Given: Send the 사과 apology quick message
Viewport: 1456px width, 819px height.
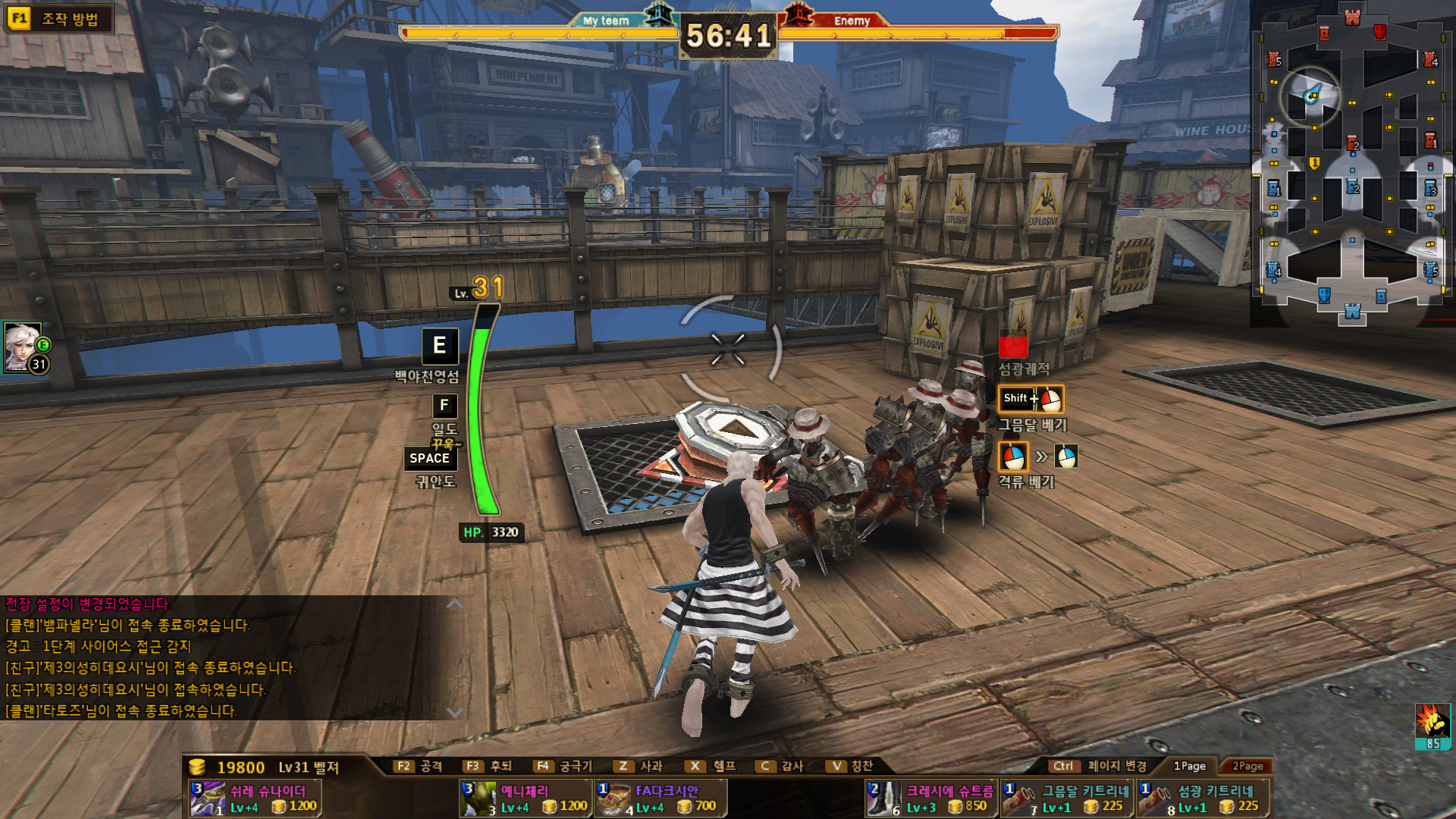Looking at the screenshot, I should pyautogui.click(x=639, y=766).
